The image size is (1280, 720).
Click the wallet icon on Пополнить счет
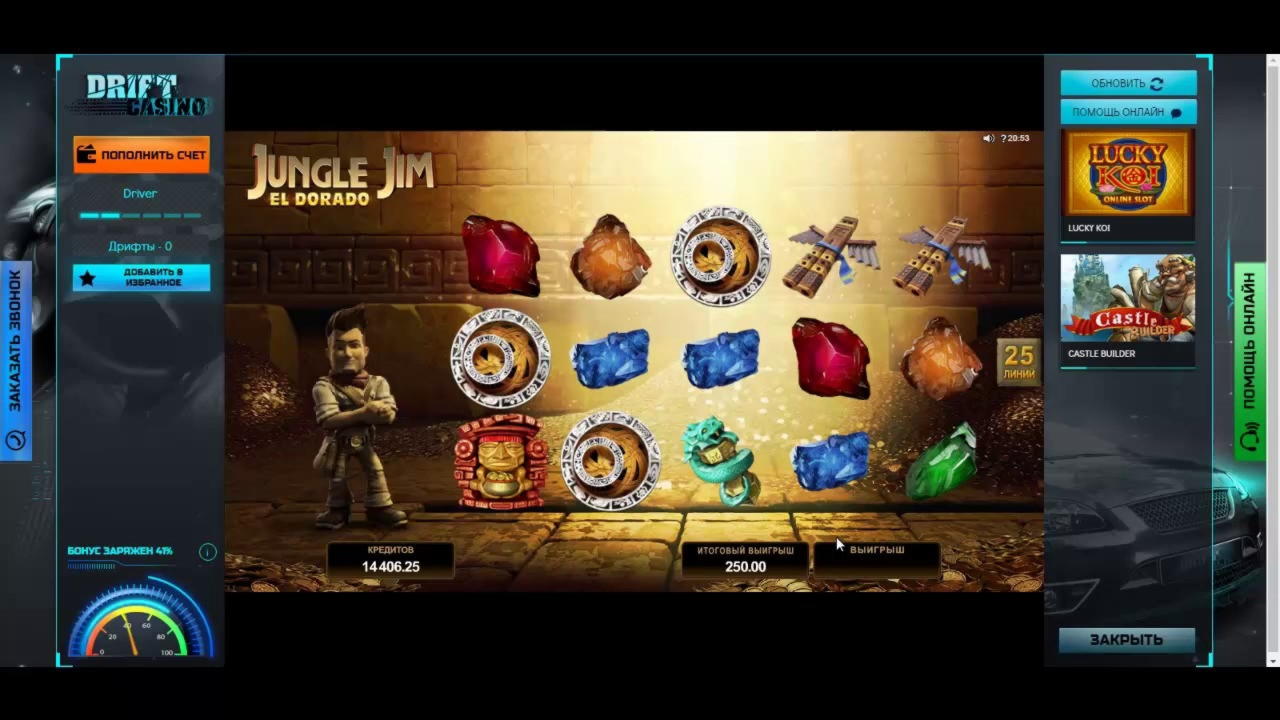point(86,154)
